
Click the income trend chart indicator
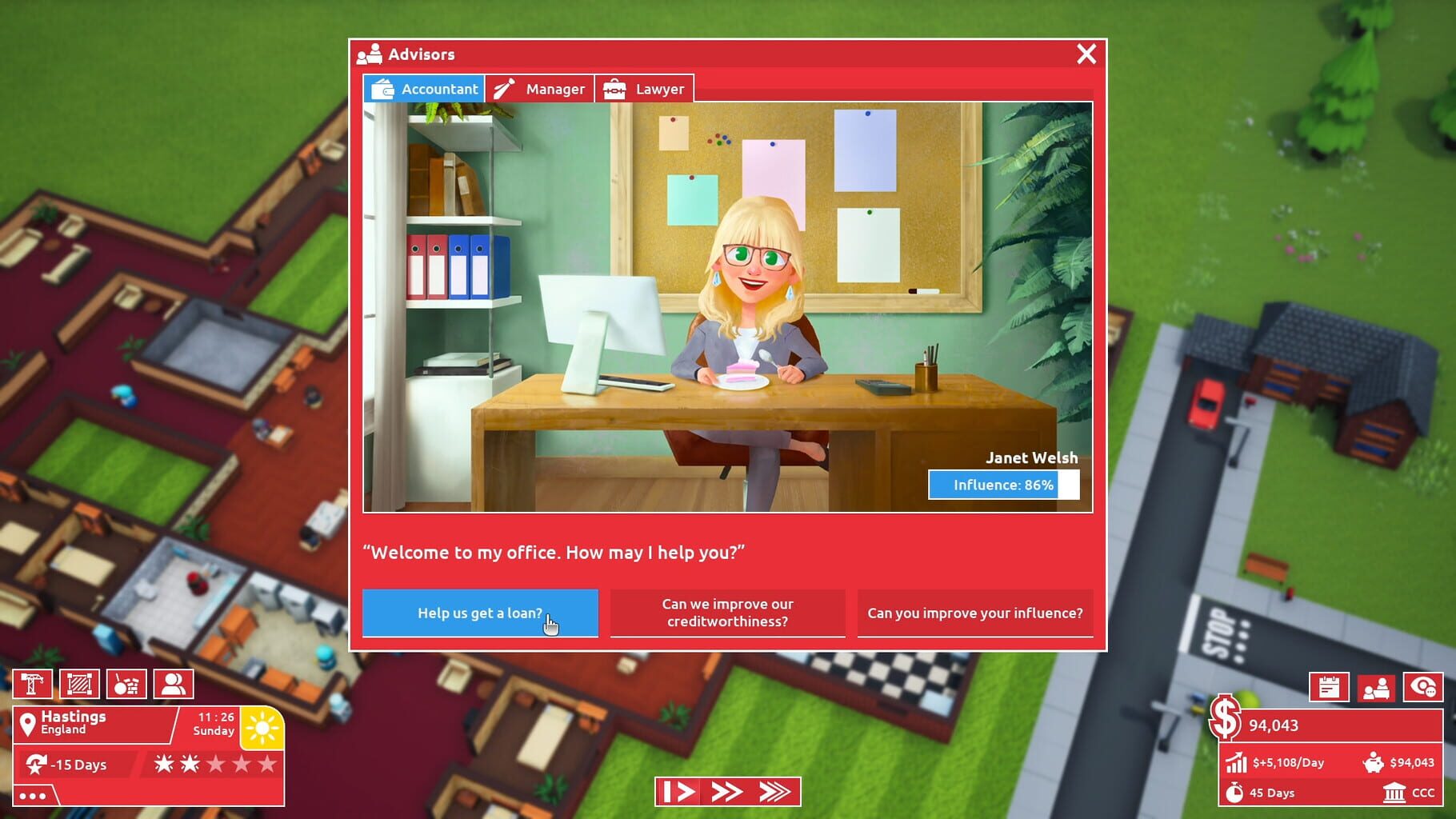[1236, 763]
